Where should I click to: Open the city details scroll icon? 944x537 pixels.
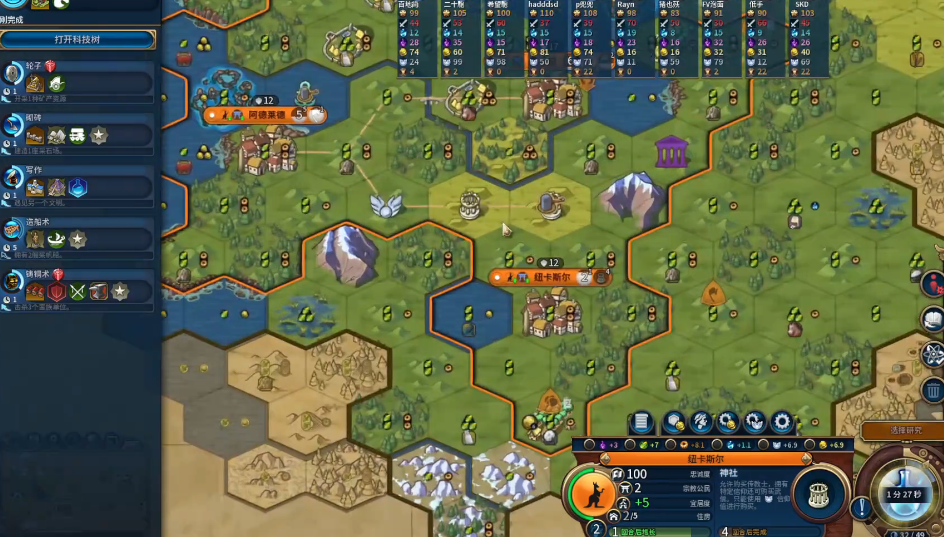[x=642, y=423]
